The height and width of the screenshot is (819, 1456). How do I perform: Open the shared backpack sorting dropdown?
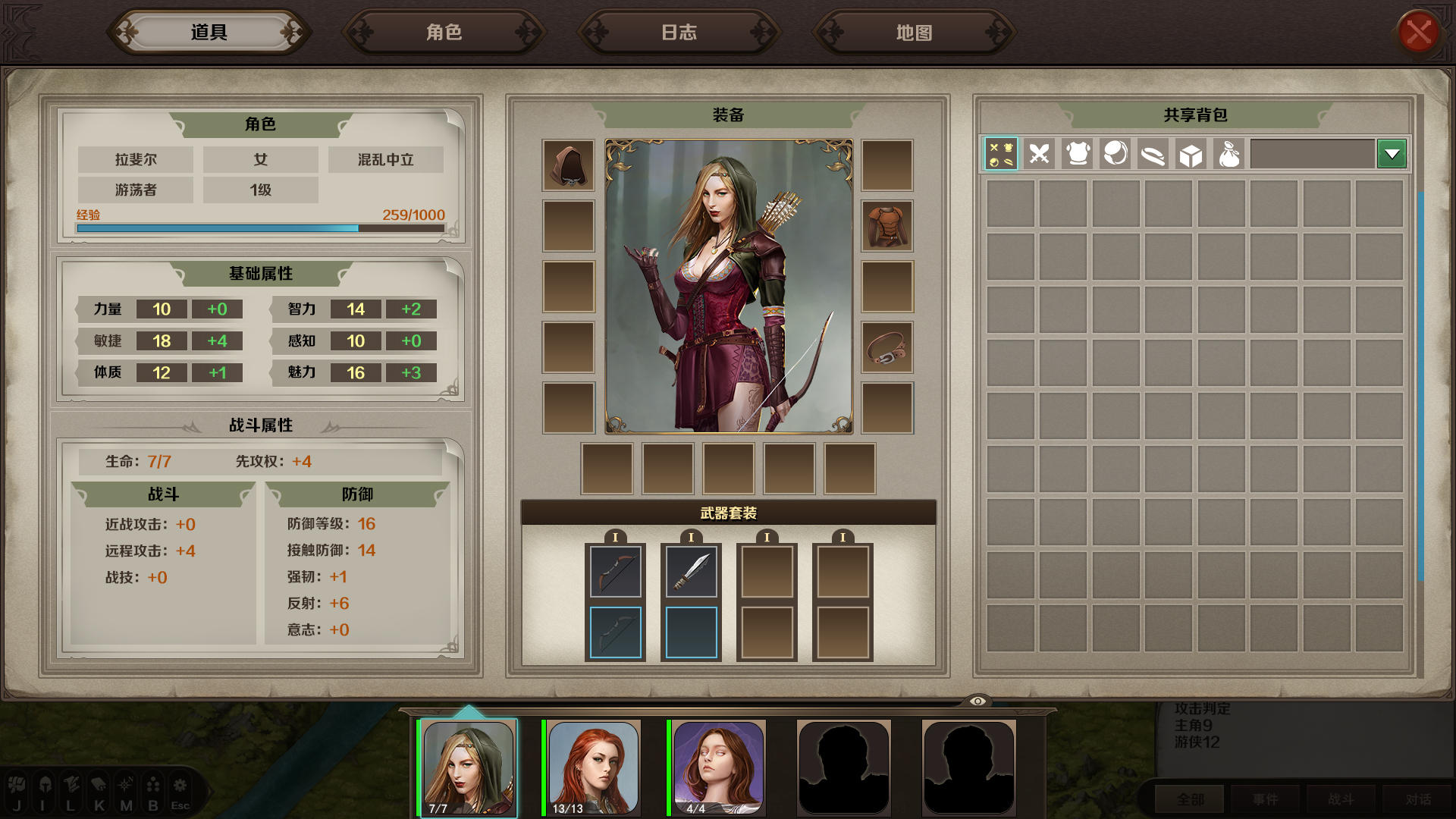click(x=1392, y=154)
